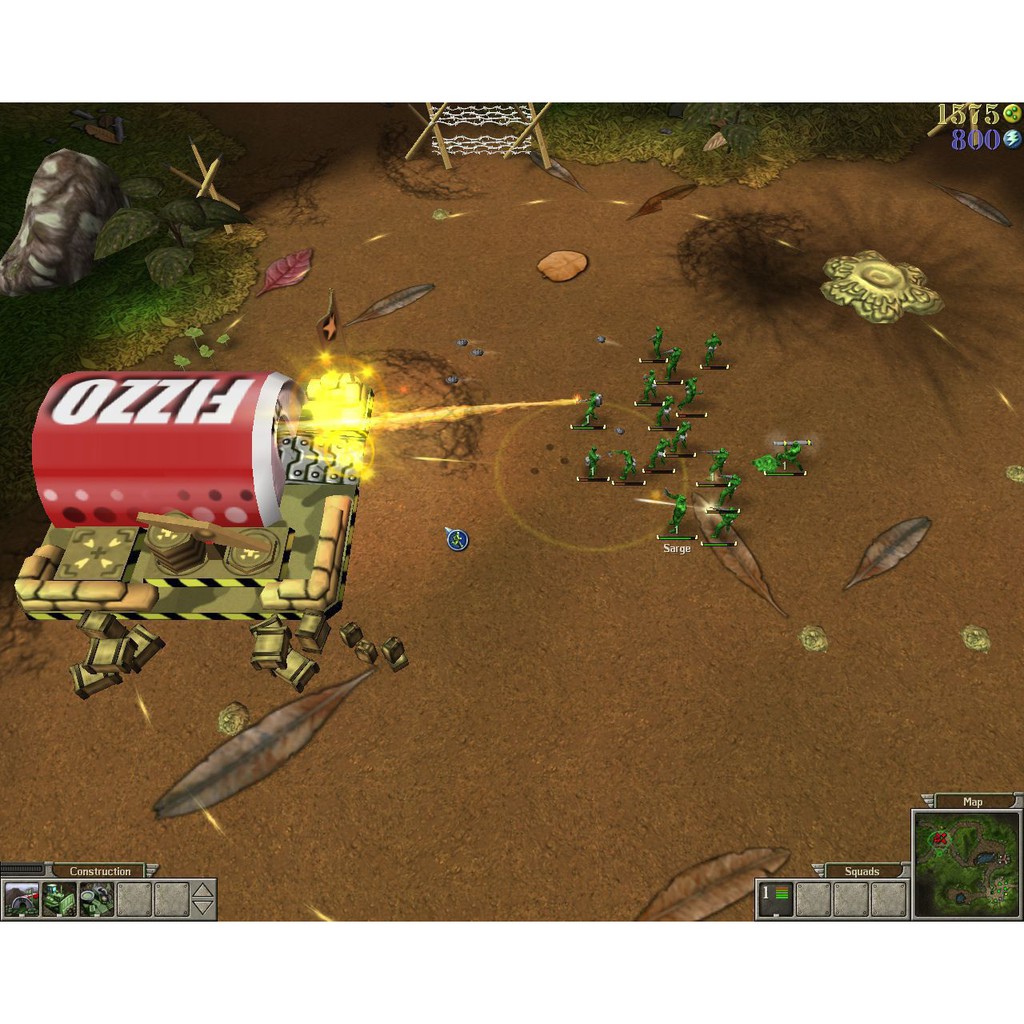Toggle the Construction panel header

(100, 871)
